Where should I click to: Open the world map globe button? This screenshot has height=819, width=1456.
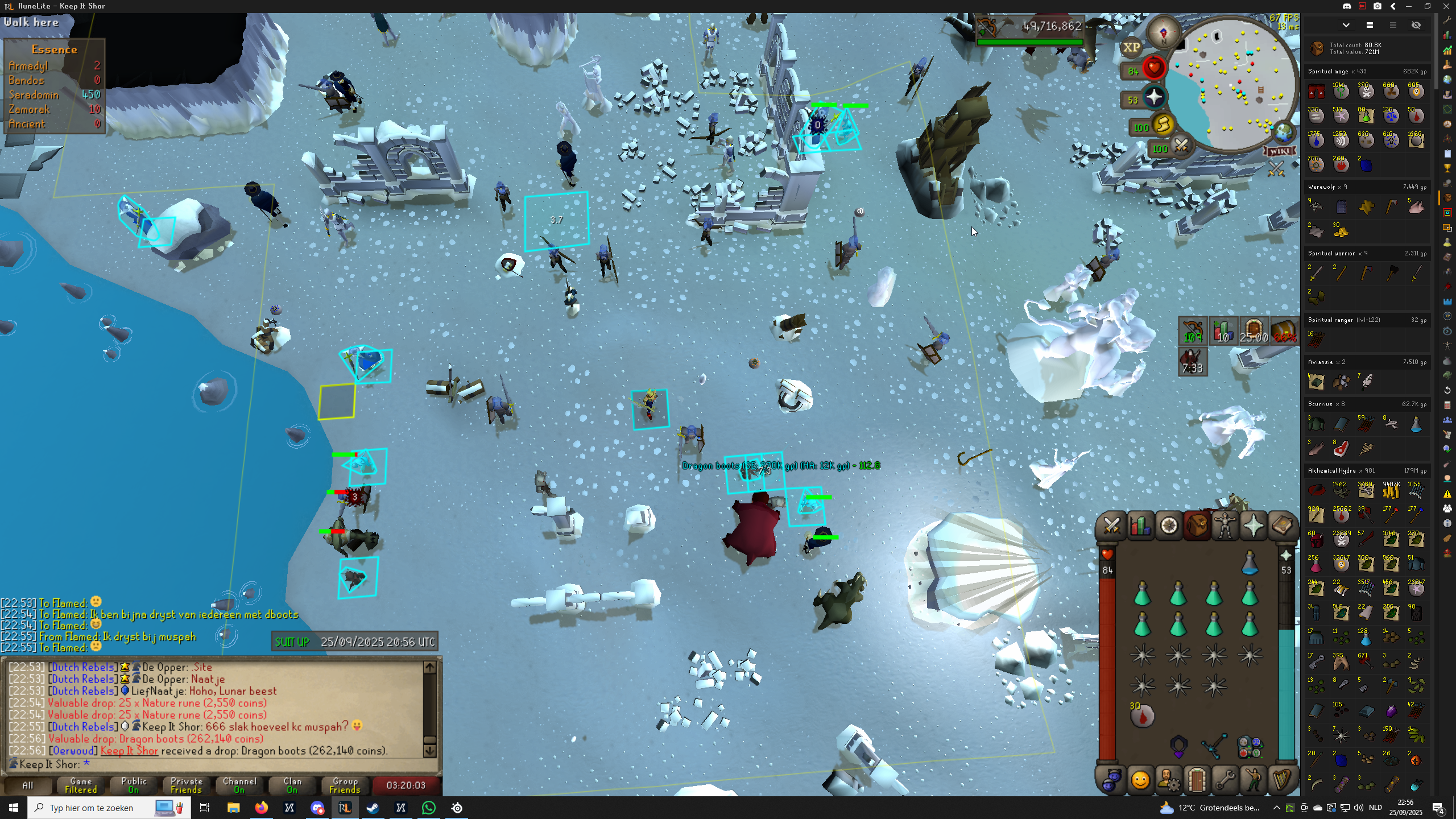(1283, 133)
